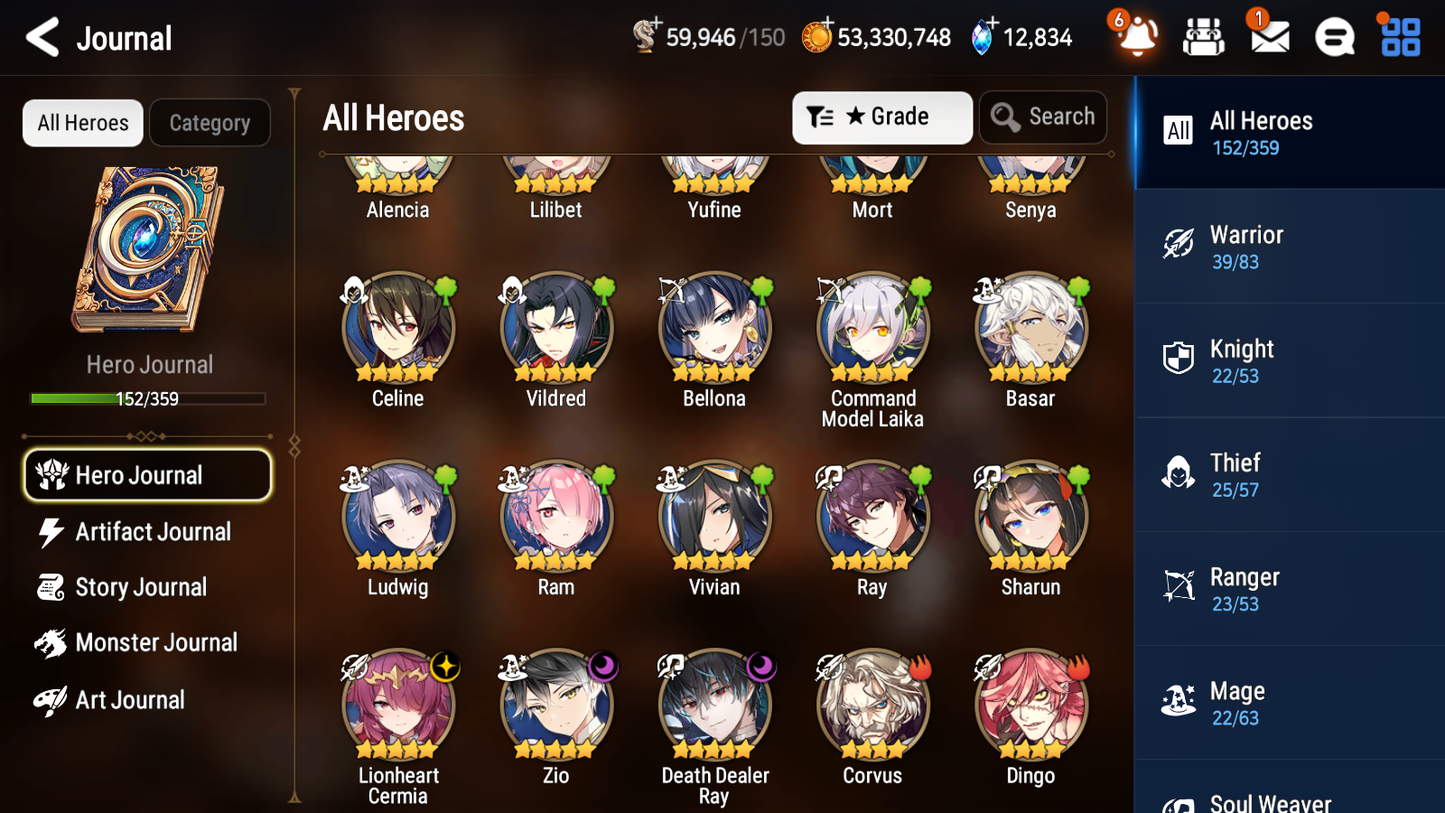Select the All Heroes toggle
The width and height of the screenshot is (1445, 813).
(x=82, y=122)
